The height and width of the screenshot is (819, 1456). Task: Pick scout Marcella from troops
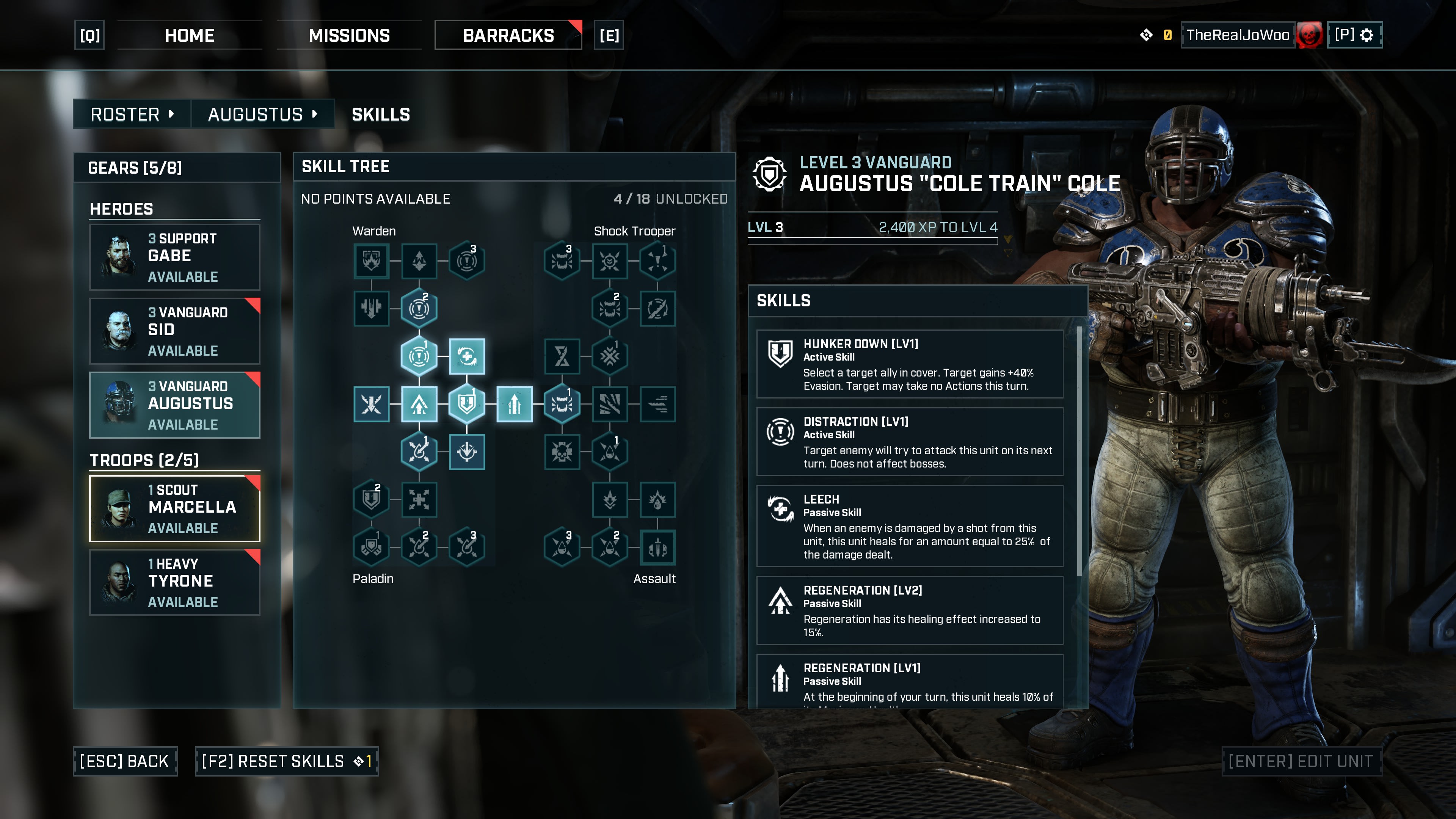coord(175,509)
